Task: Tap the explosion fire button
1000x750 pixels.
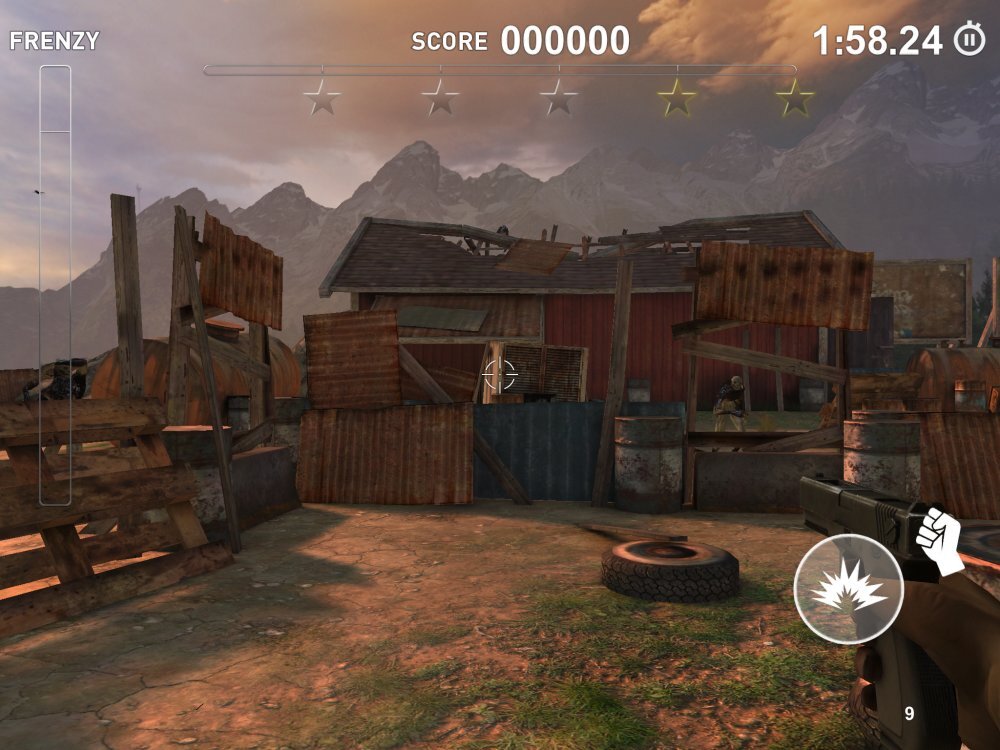Action: [848, 590]
